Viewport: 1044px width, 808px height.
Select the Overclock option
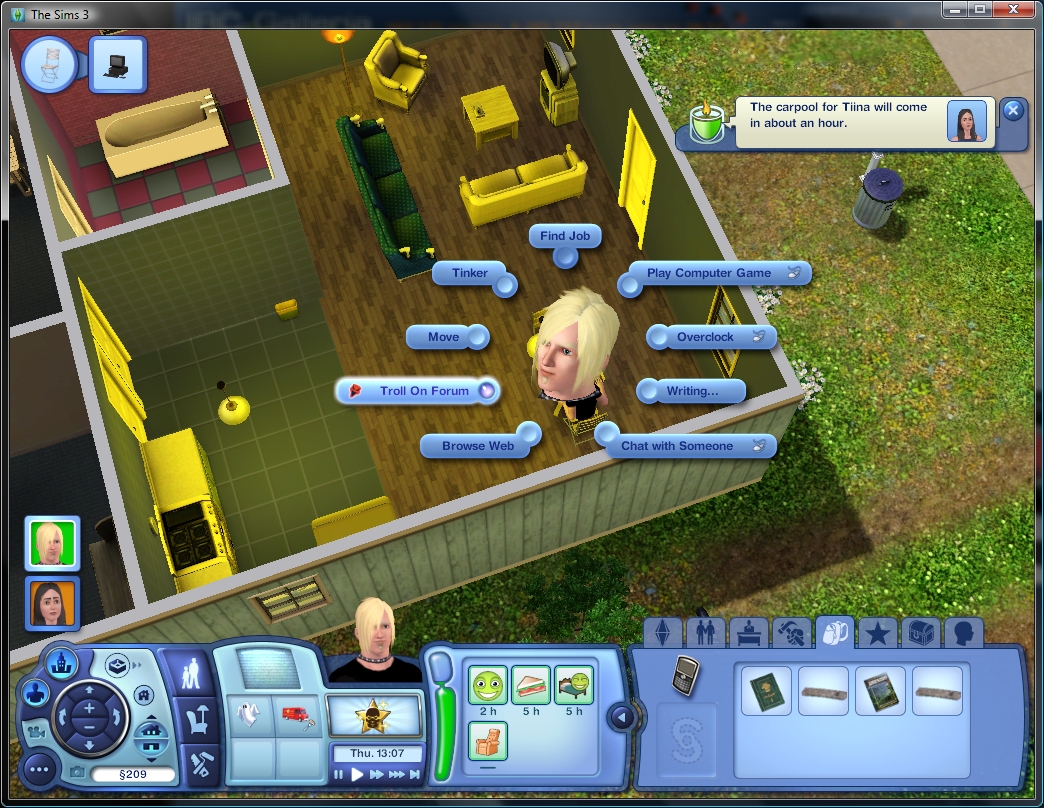[705, 337]
